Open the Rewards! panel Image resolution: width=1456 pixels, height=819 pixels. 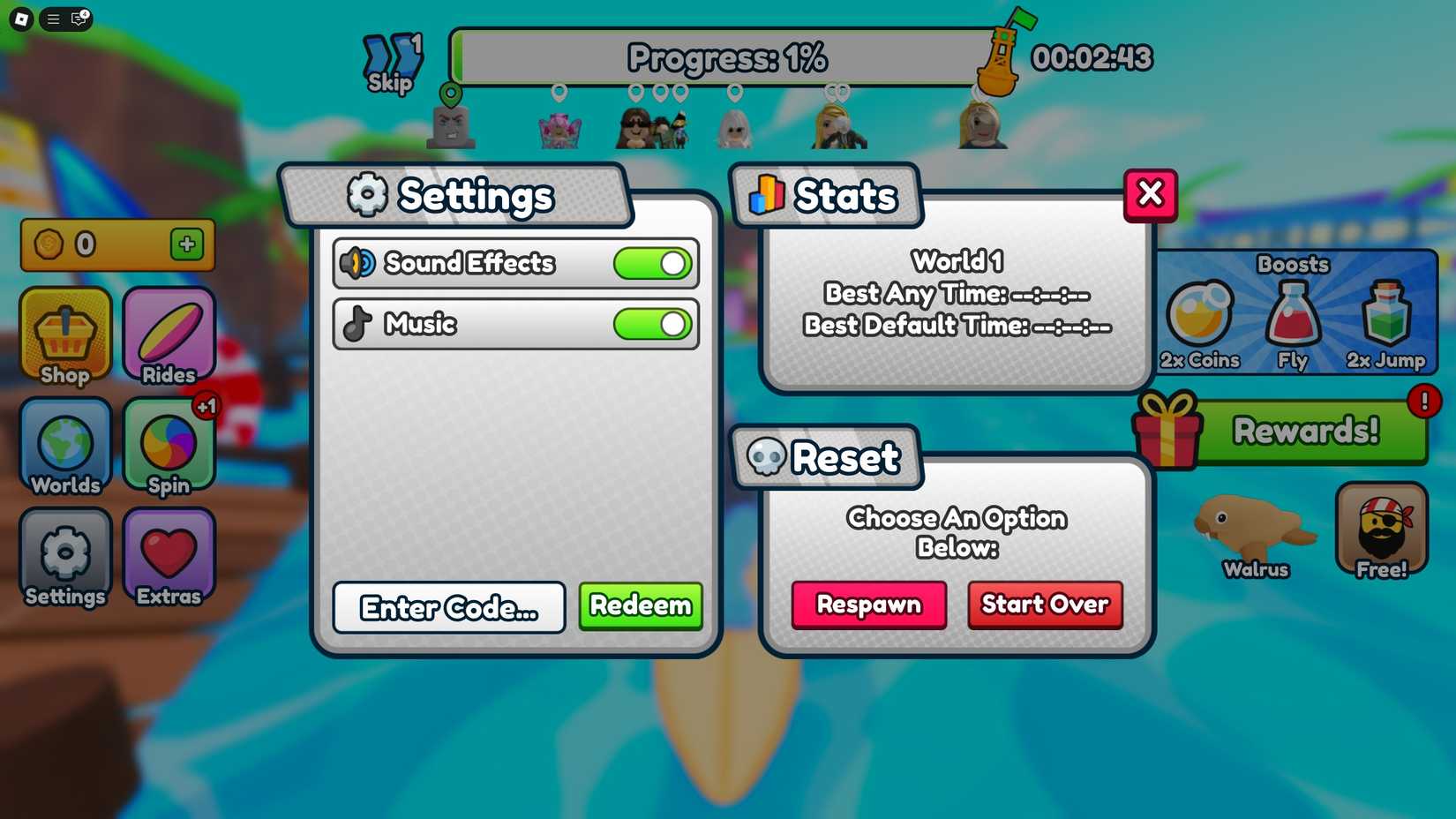tap(1304, 432)
